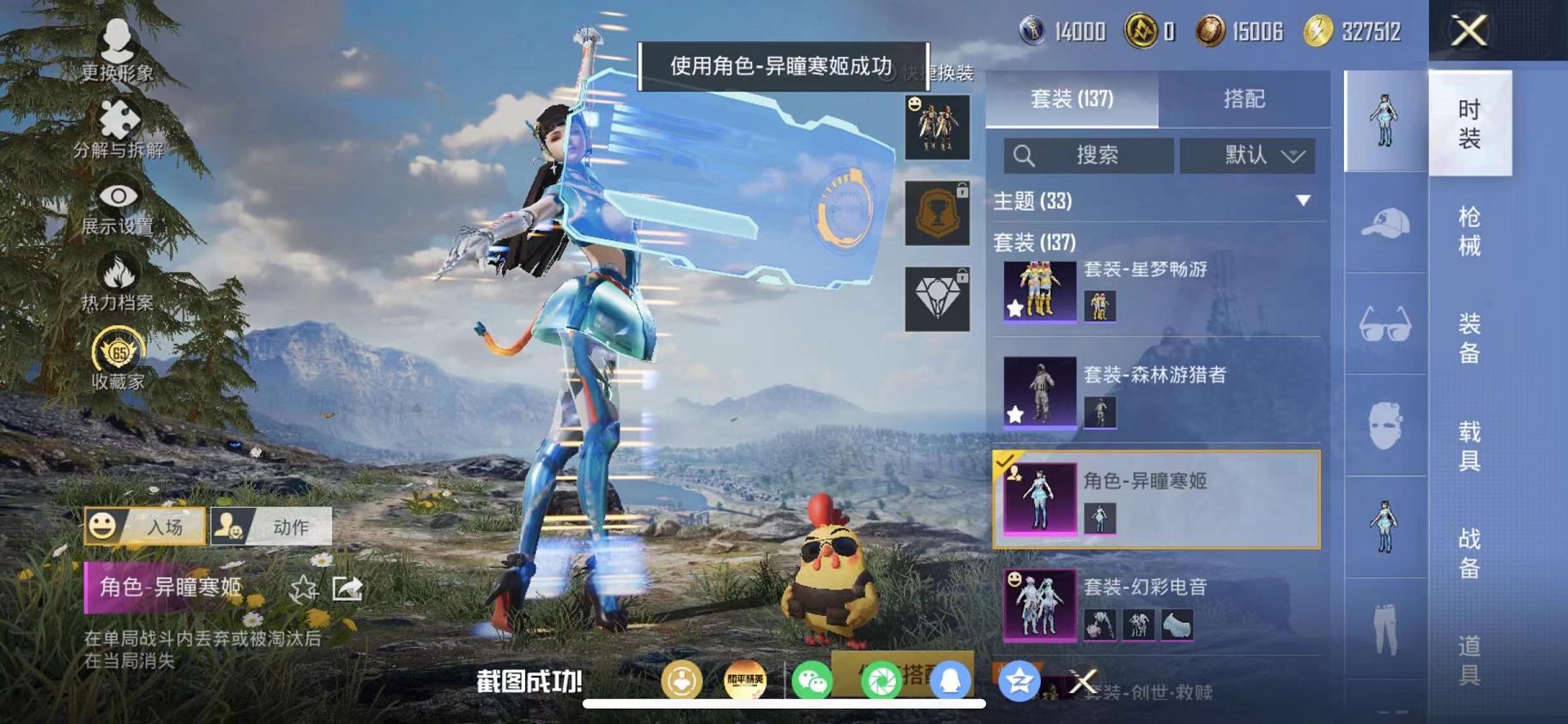Toggle favorite star for 角色-异瞳寒姬
Image resolution: width=1568 pixels, height=724 pixels.
[x=302, y=588]
